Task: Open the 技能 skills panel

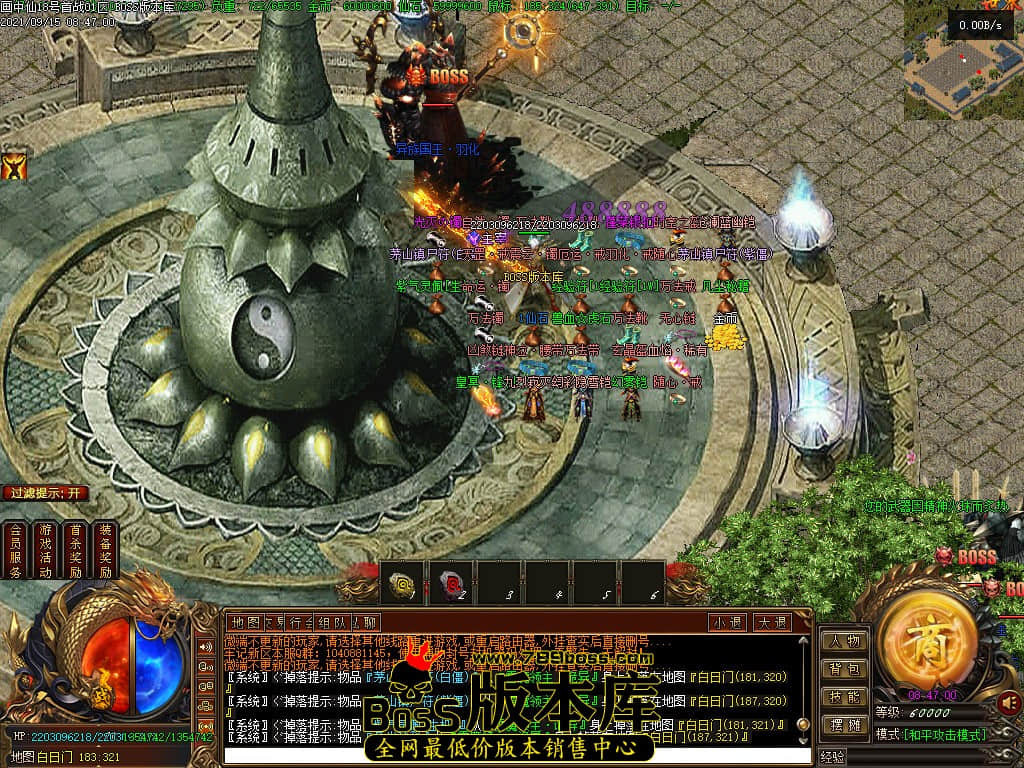Action: (x=844, y=697)
